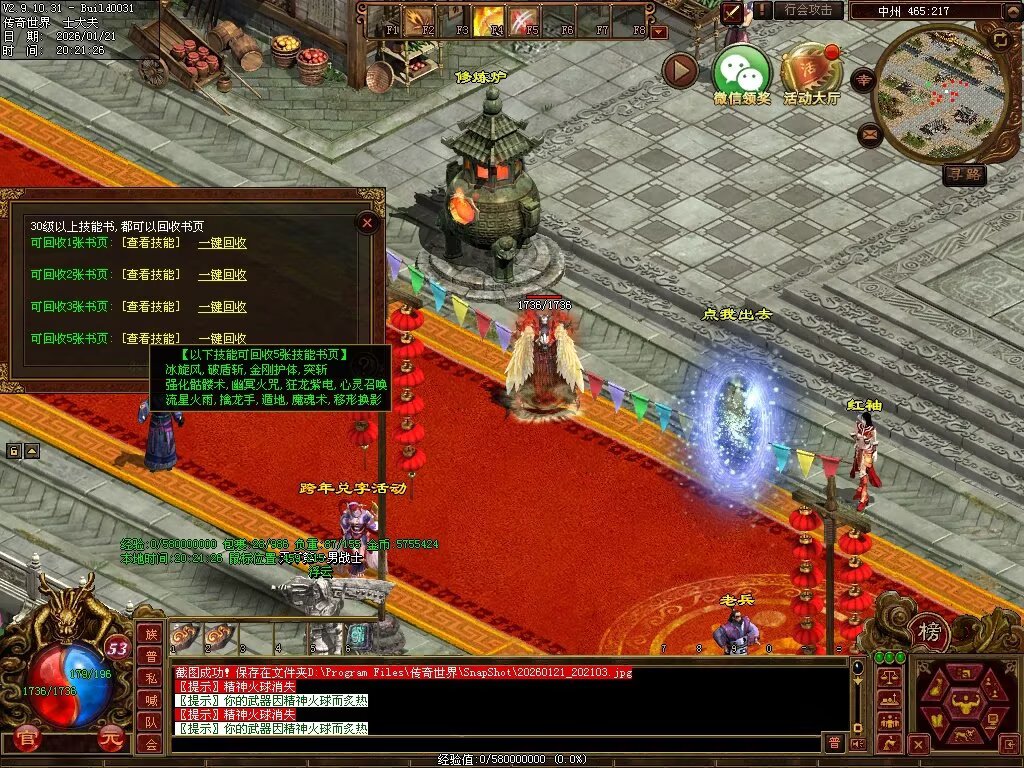One-click recycle skills worth 1 page
This screenshot has width=1024, height=768.
(x=222, y=243)
